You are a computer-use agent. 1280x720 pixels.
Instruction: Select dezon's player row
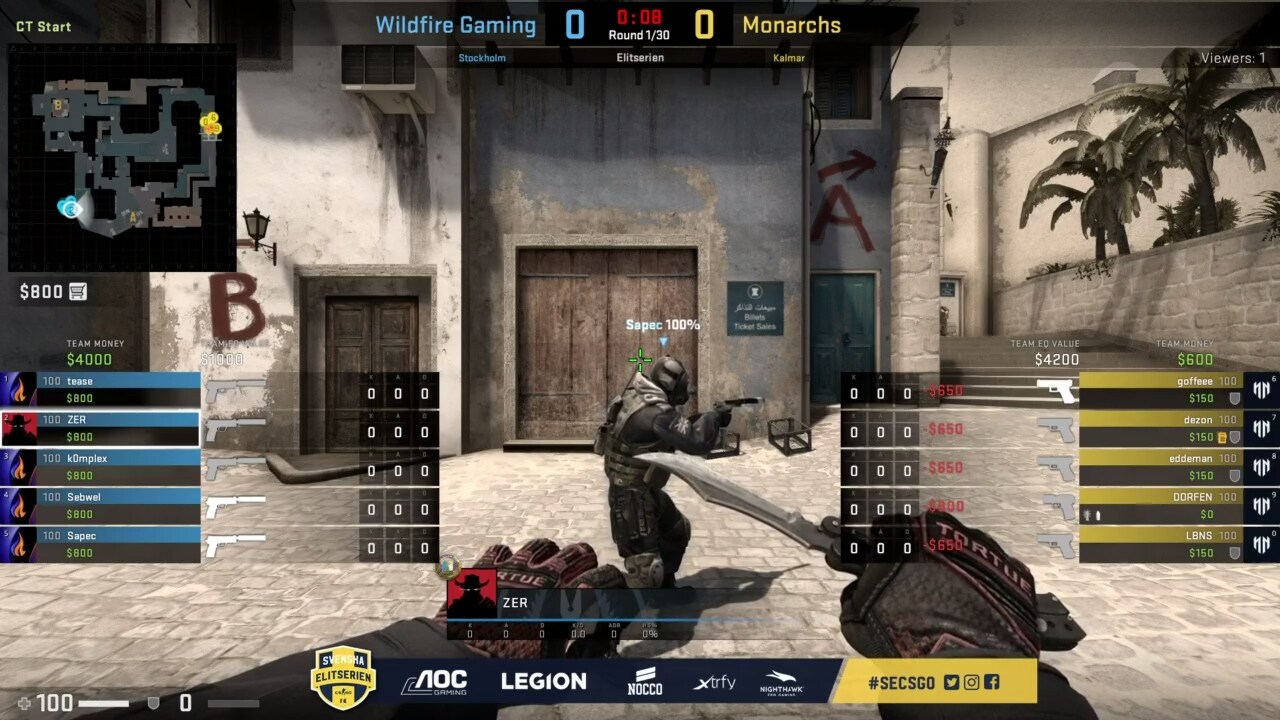(1160, 428)
